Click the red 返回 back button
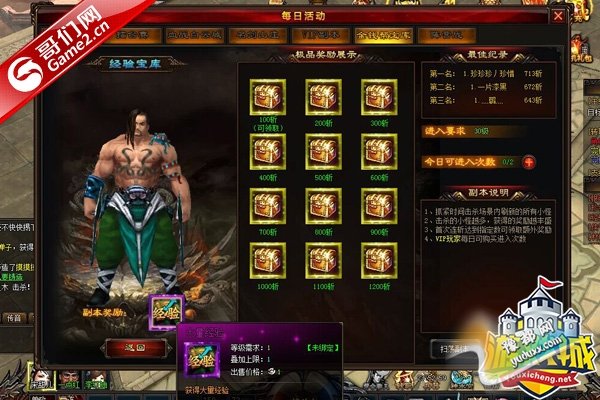This screenshot has width=600, height=400. (x=135, y=347)
